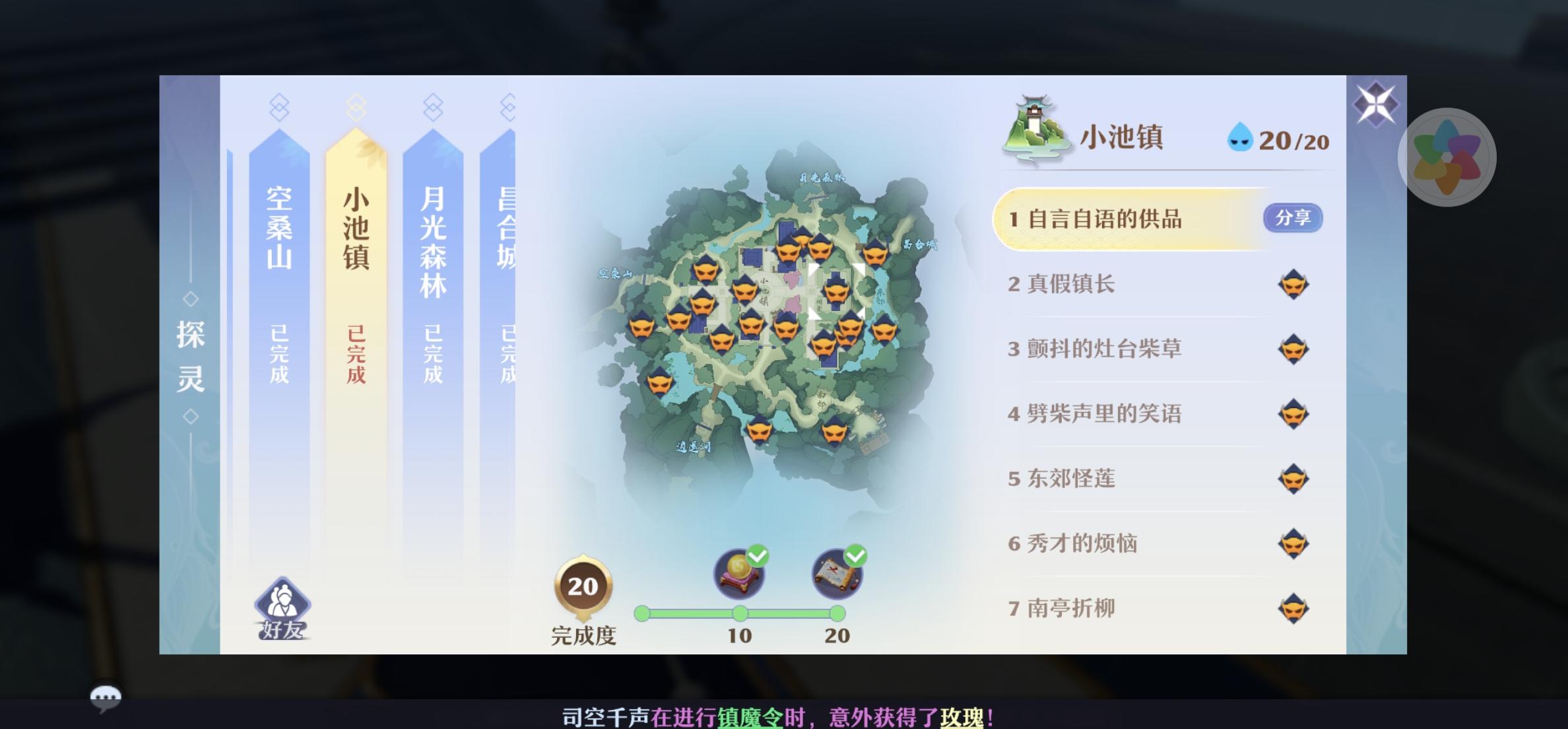Click the highlighted mask marker on the map

tap(836, 290)
